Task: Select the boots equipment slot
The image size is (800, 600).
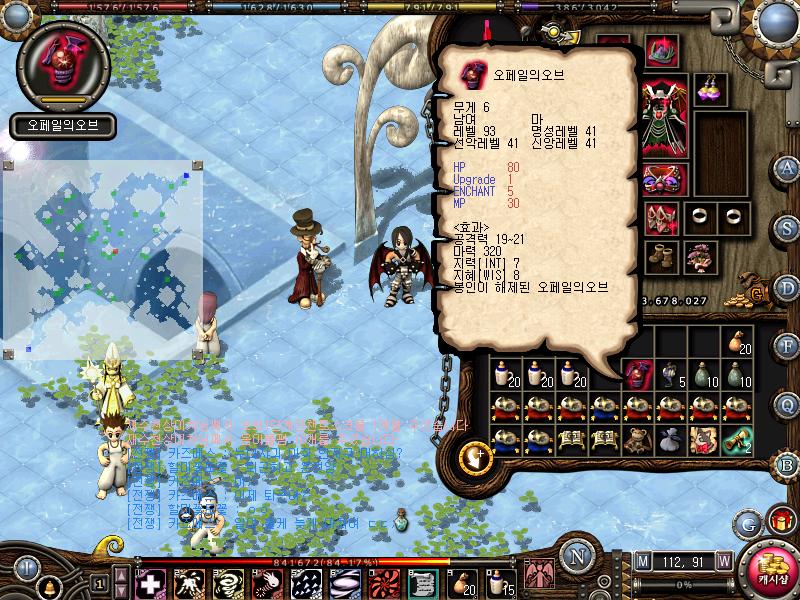Action: [x=659, y=256]
